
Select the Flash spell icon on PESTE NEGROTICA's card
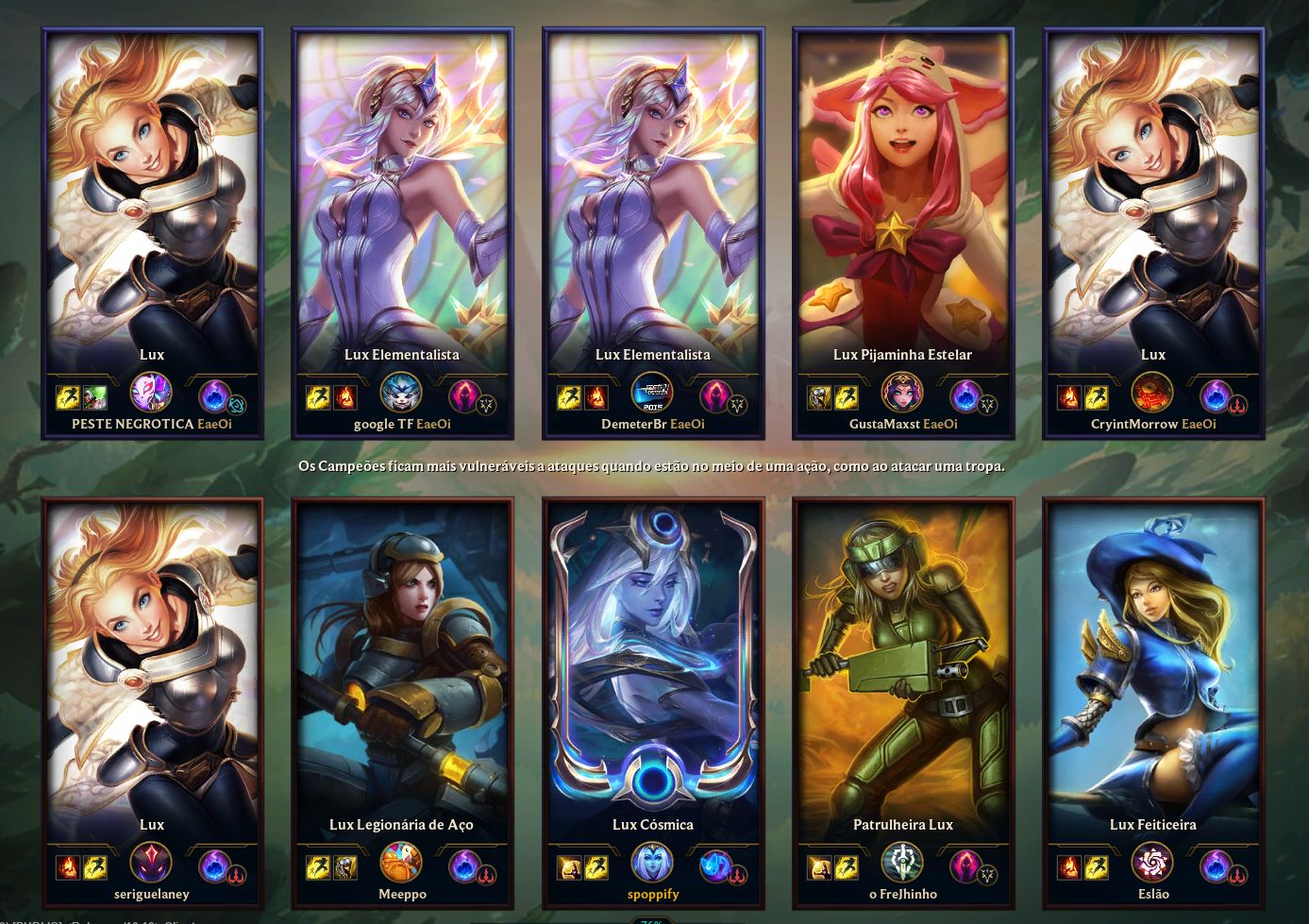[66, 399]
